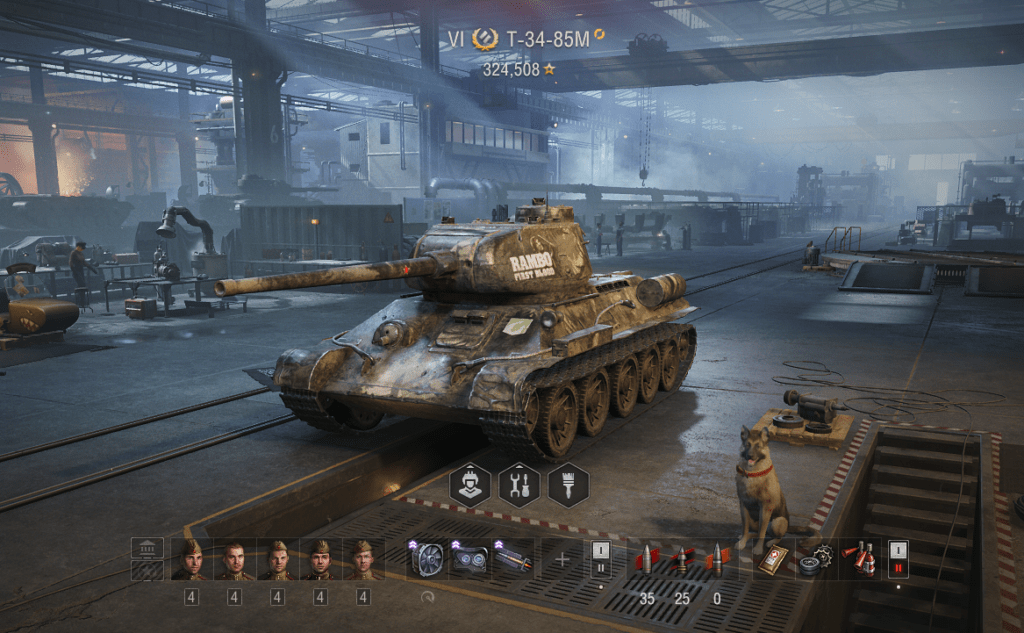Image resolution: width=1024 pixels, height=633 pixels.
Task: Select the binocular optics equipment slot
Action: [468, 559]
